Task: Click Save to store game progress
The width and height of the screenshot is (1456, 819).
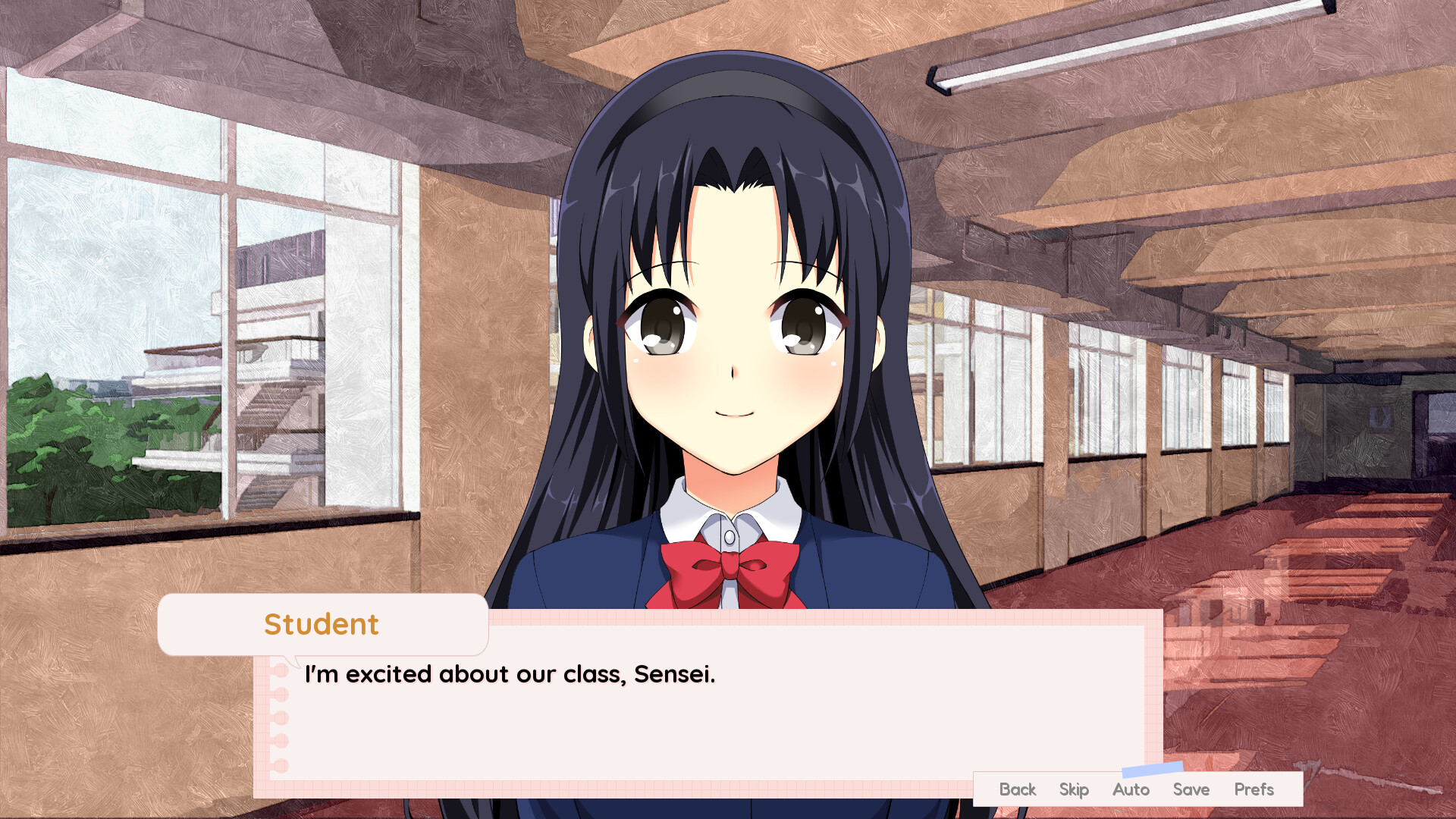Action: (x=1191, y=789)
